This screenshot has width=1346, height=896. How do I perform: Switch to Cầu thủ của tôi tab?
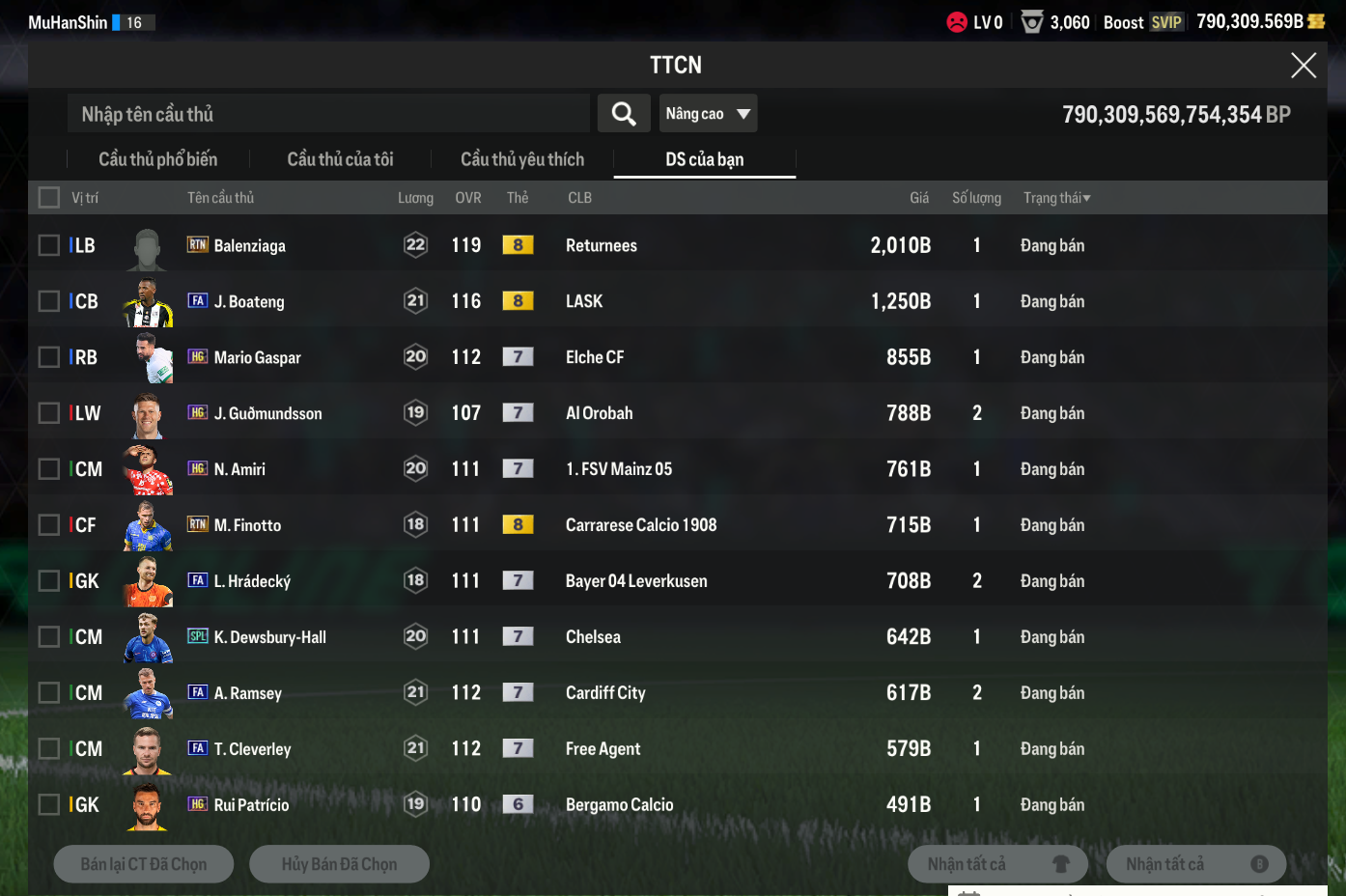pyautogui.click(x=340, y=159)
